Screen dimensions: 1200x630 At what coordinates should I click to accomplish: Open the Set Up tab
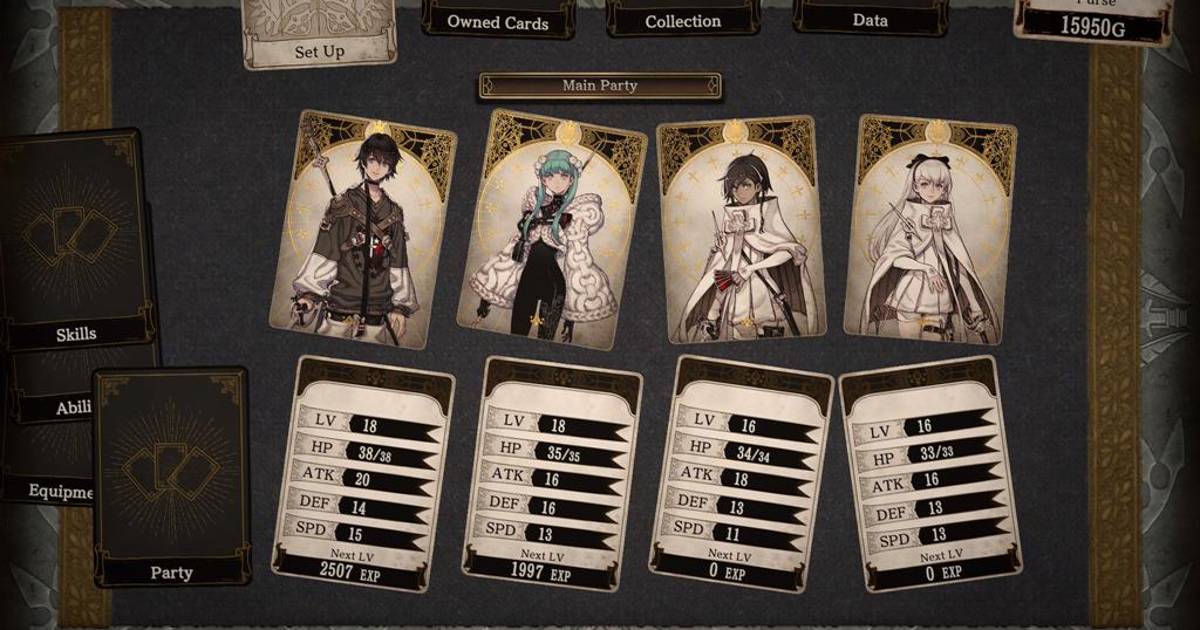(319, 40)
